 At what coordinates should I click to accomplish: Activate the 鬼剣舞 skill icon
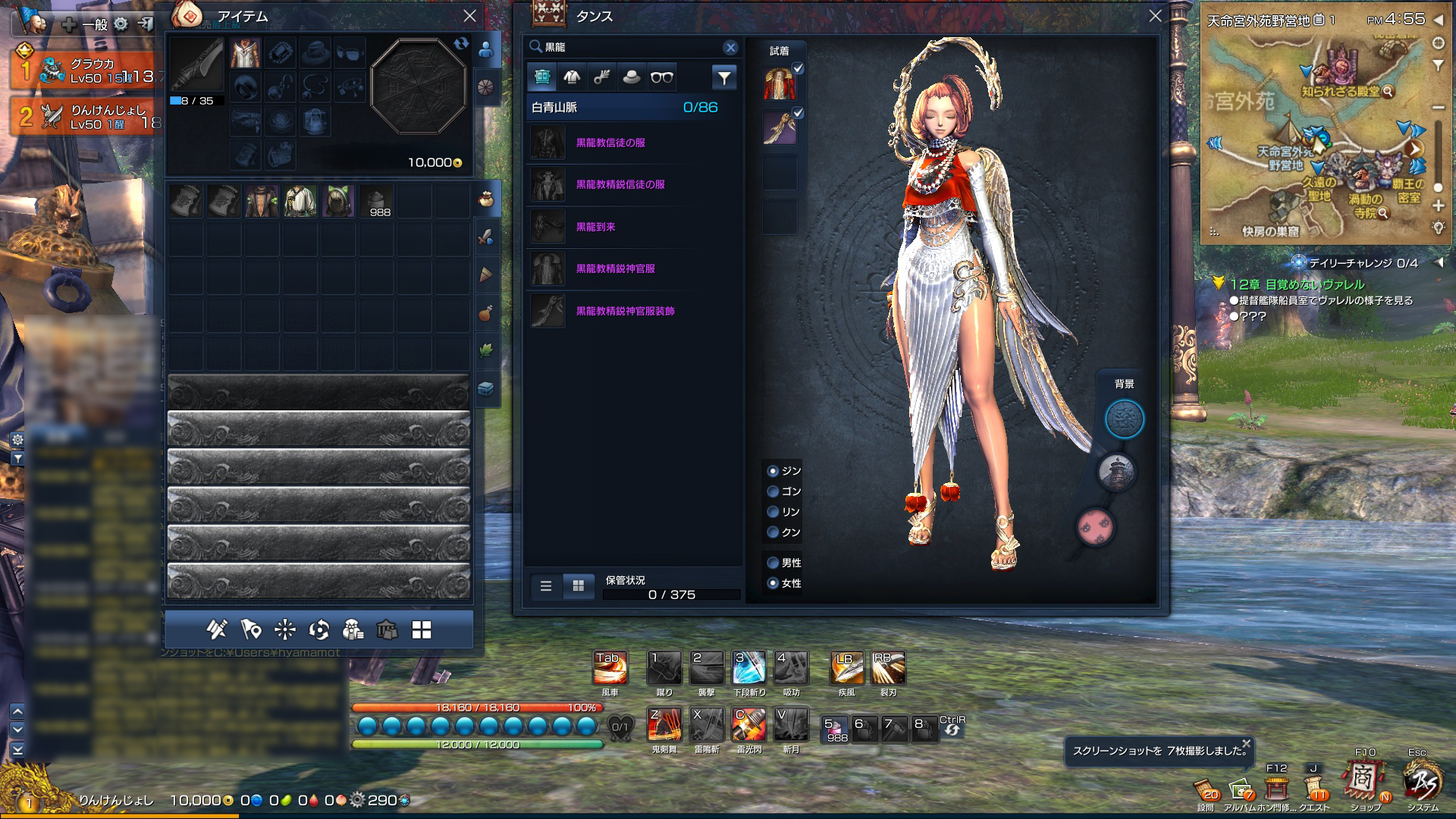point(664,725)
